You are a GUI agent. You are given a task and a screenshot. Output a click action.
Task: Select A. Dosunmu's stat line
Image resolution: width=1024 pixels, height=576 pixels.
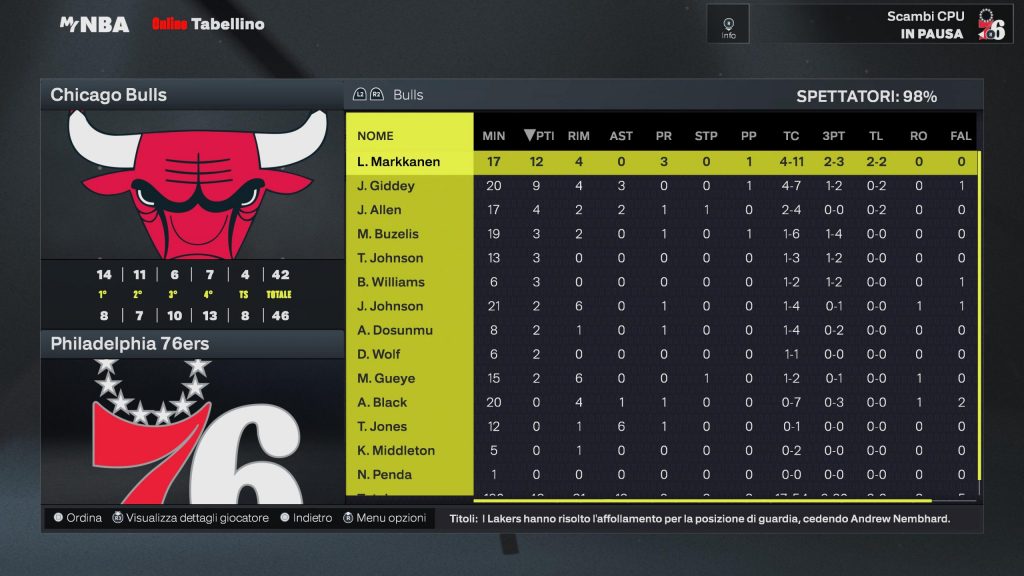(393, 330)
